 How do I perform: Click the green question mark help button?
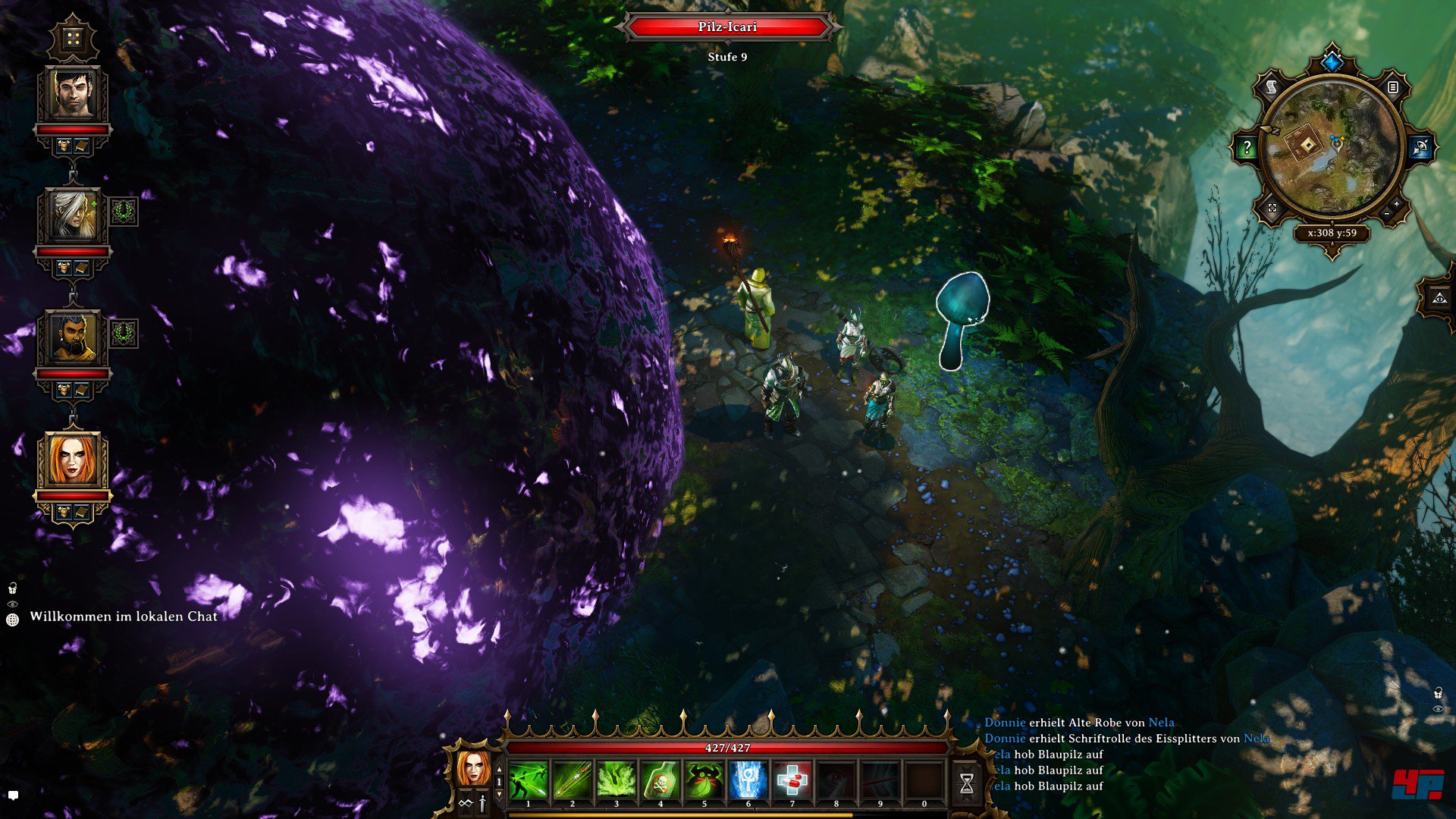1247,148
